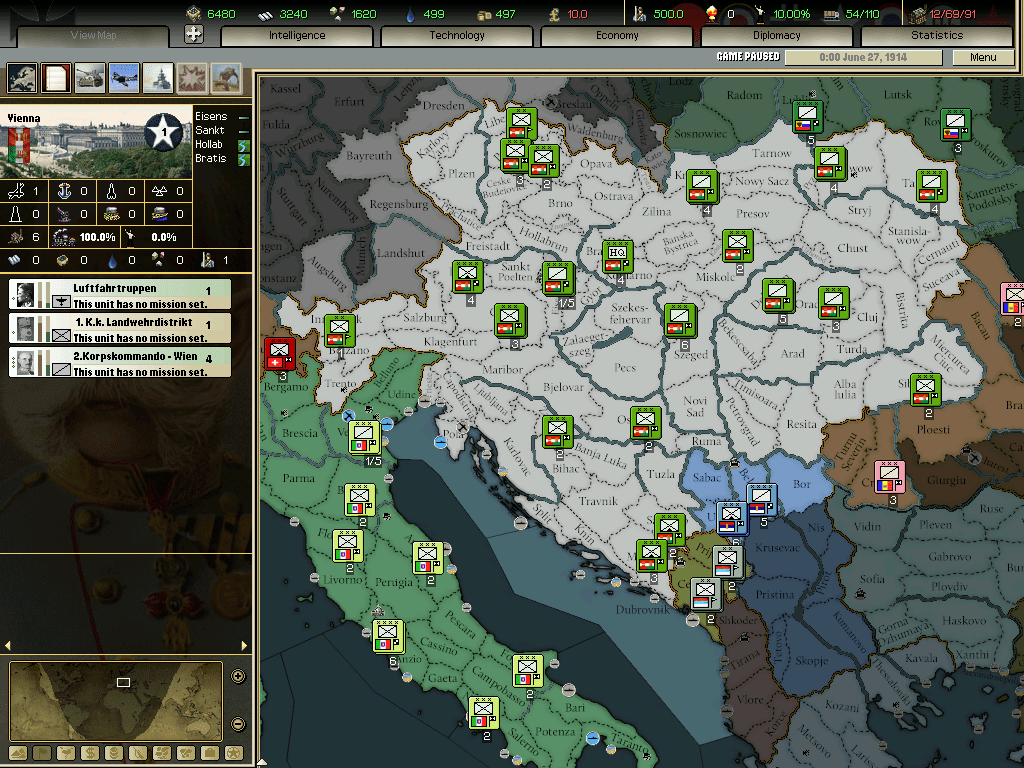Choose the airplane air units icon

coord(124,78)
